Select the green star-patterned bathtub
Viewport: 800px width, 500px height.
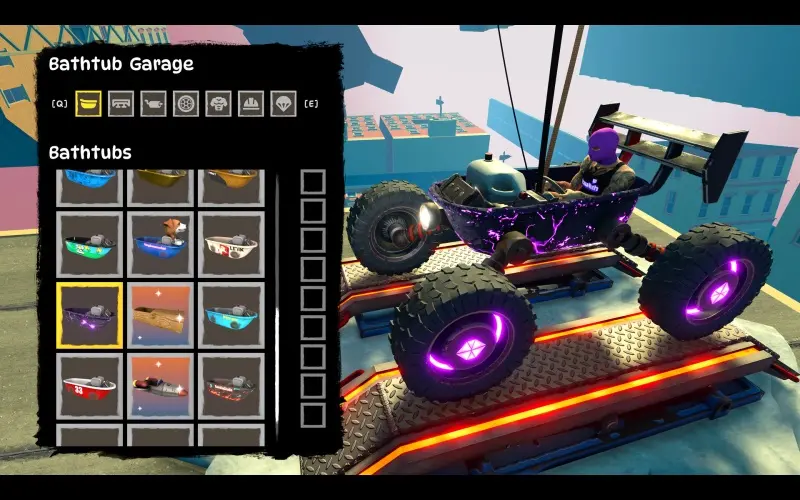point(90,244)
